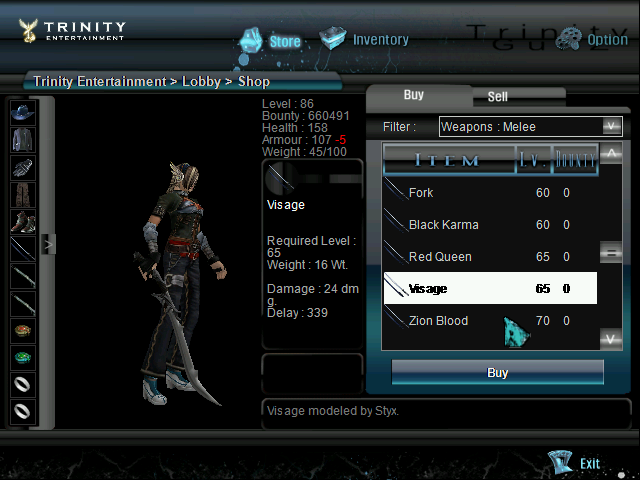The image size is (640, 480).
Task: Sort the list by Lv. column header
Action: (x=532, y=160)
